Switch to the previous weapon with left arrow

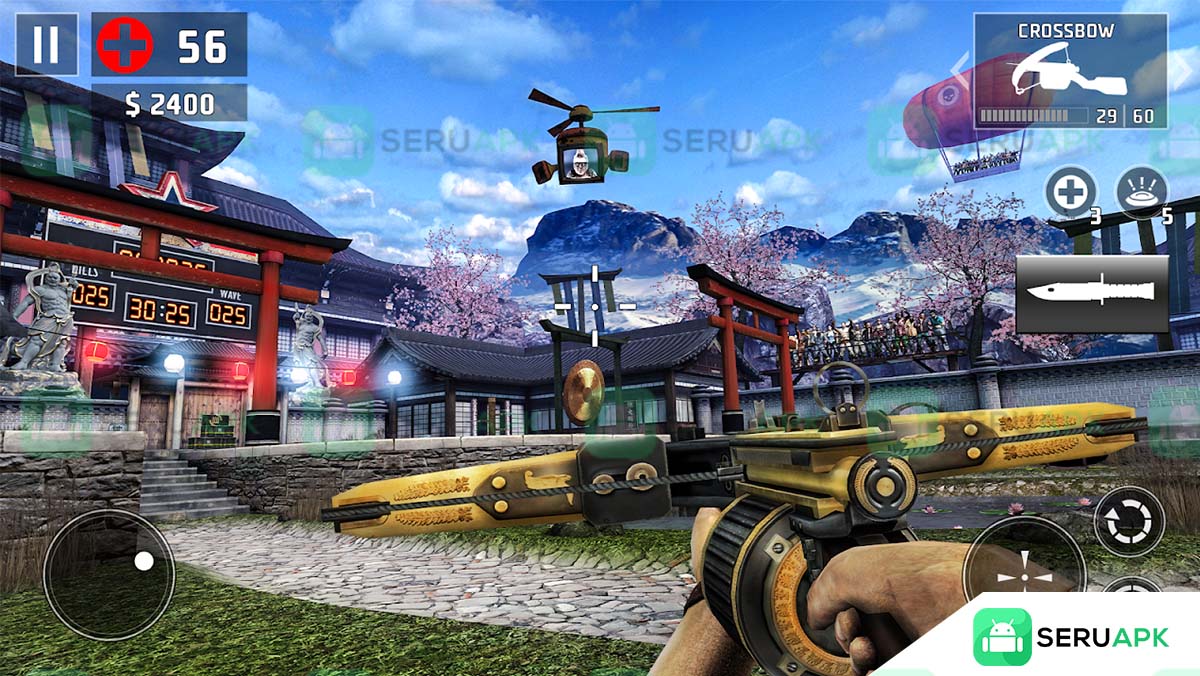tap(959, 72)
